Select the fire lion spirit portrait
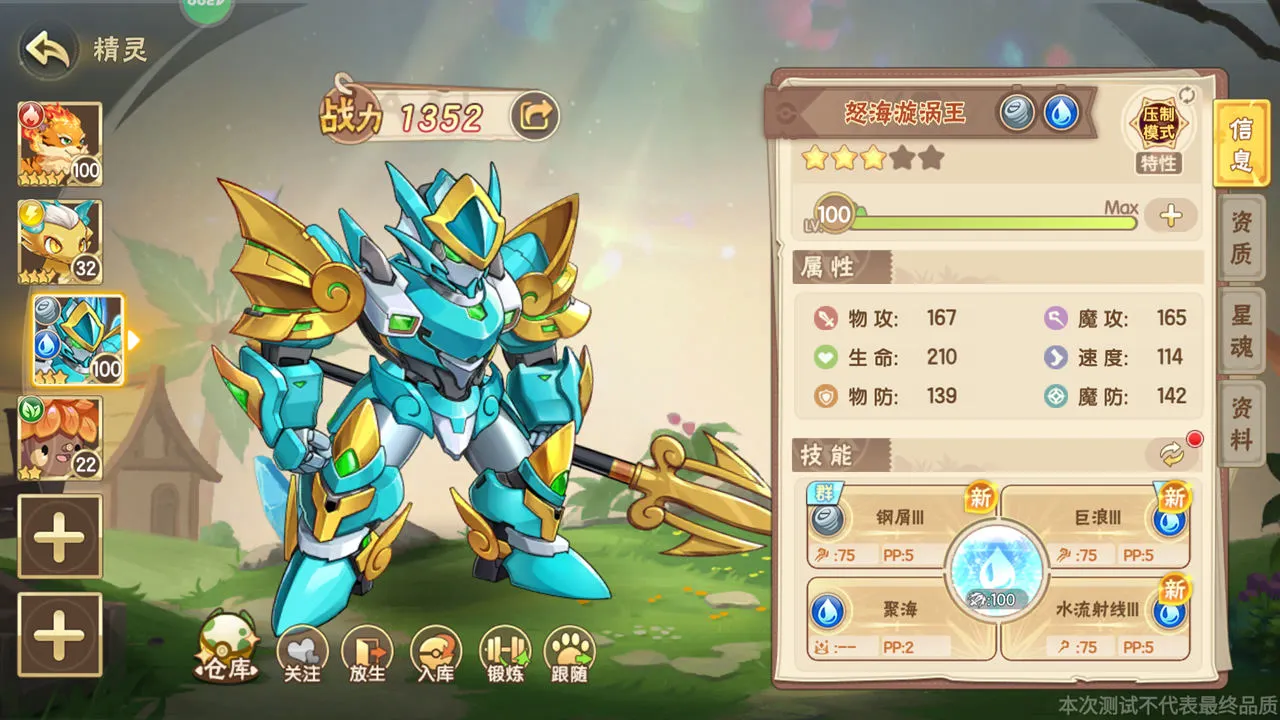The height and width of the screenshot is (720, 1280). click(x=60, y=144)
